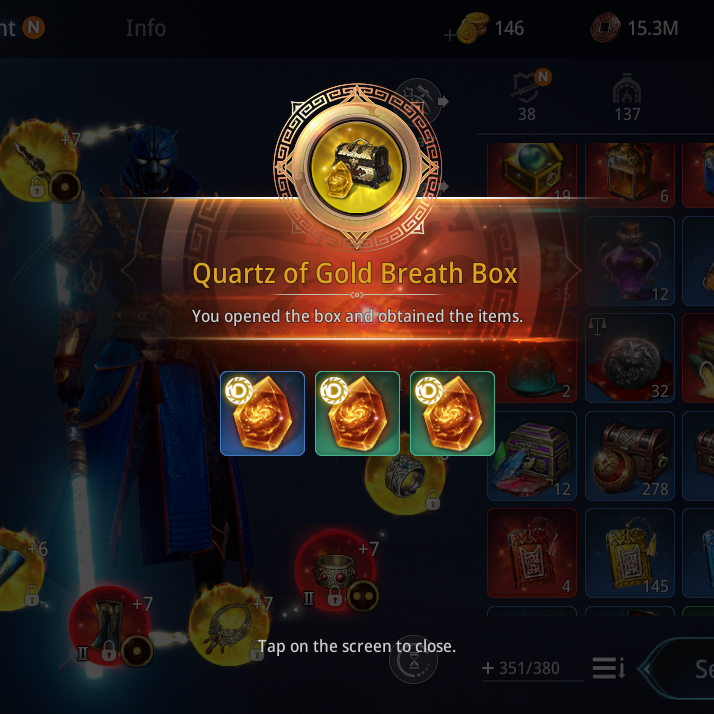This screenshot has height=714, width=714.
Task: Select the orange bottle slot with 6
Action: point(630,170)
